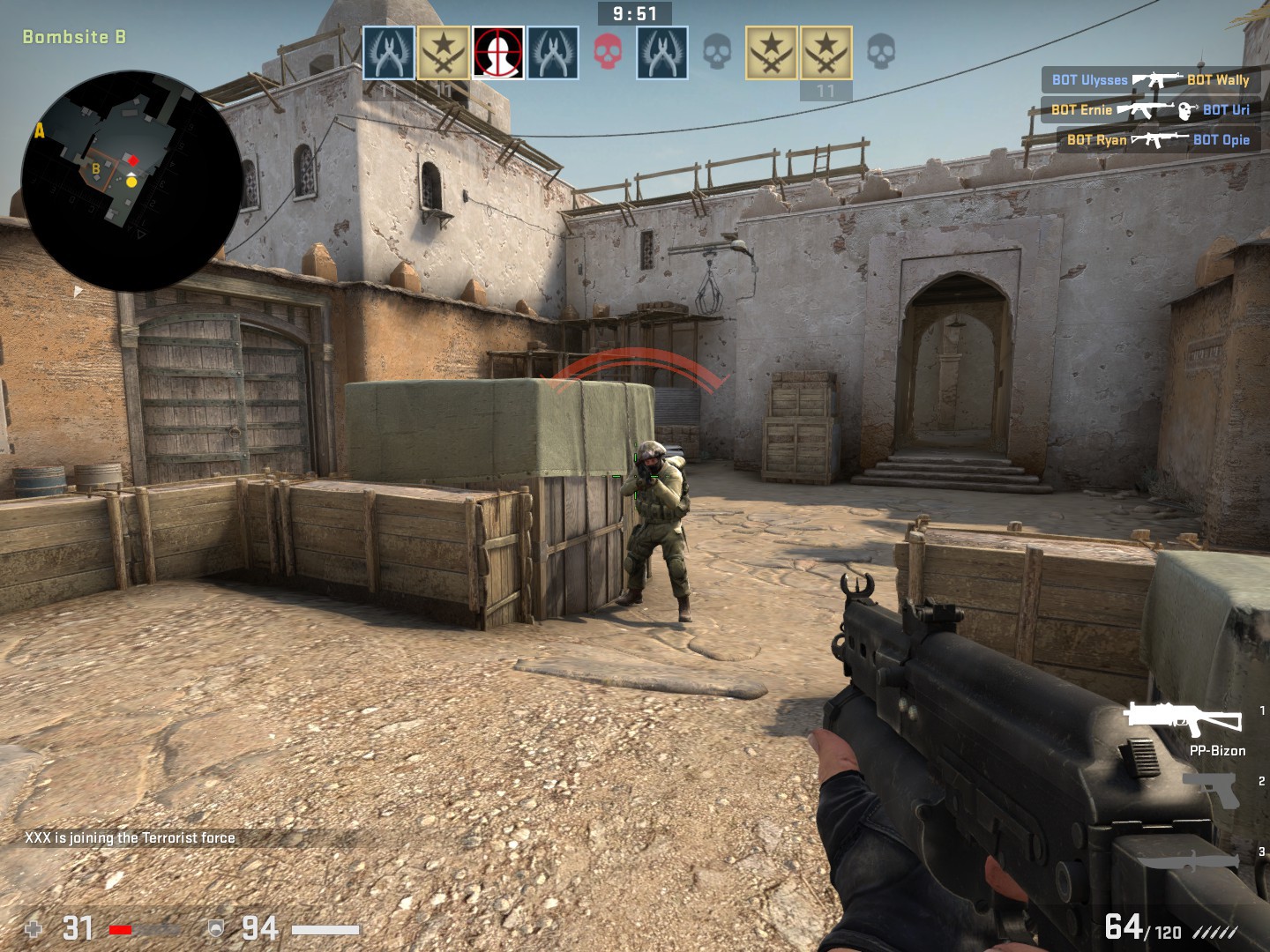This screenshot has height=952, width=1270.
Task: Click BOT Wally's name in the kill feed
Action: coord(1220,80)
